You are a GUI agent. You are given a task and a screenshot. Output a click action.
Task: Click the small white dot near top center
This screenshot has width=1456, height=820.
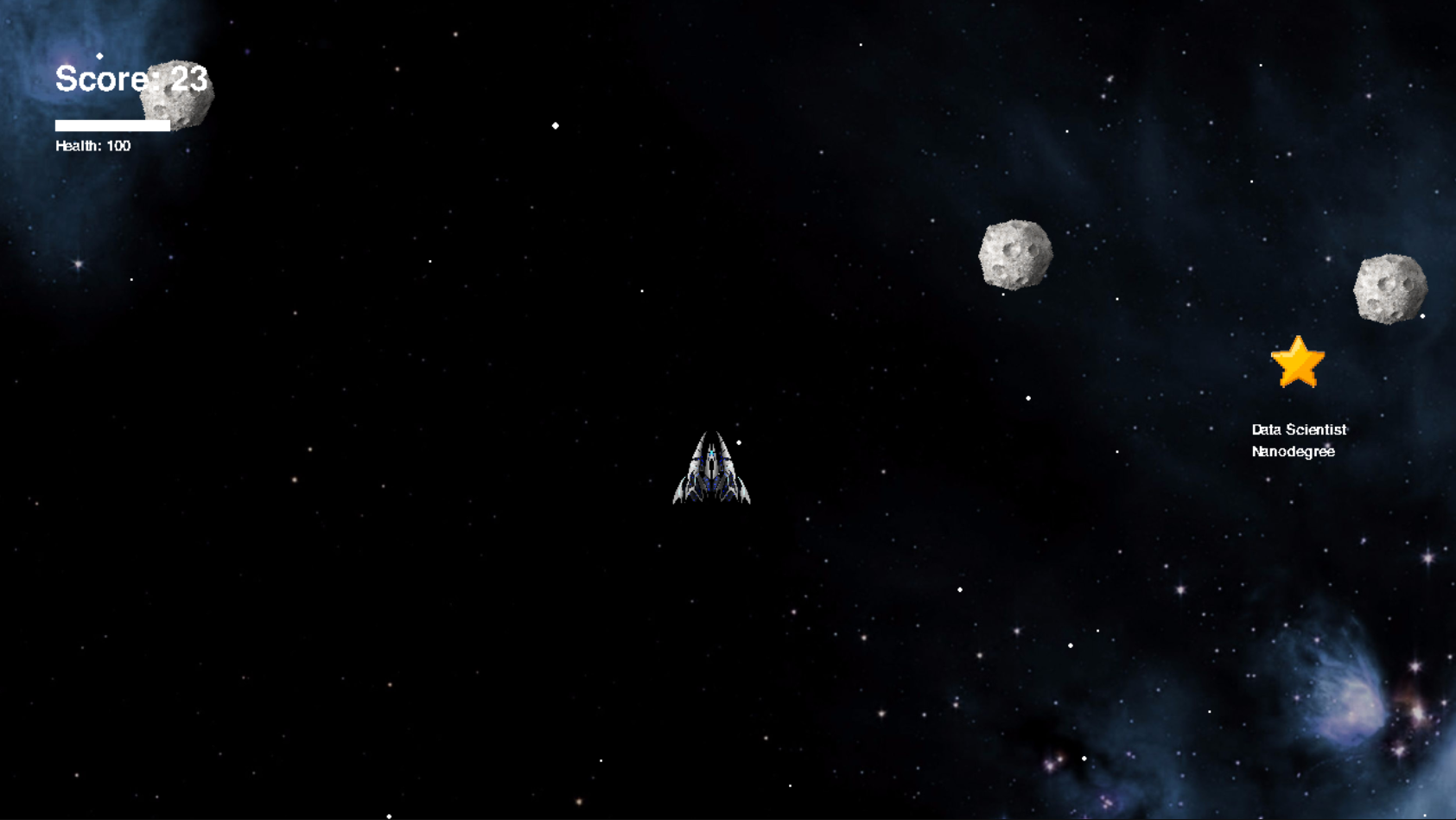[555, 124]
